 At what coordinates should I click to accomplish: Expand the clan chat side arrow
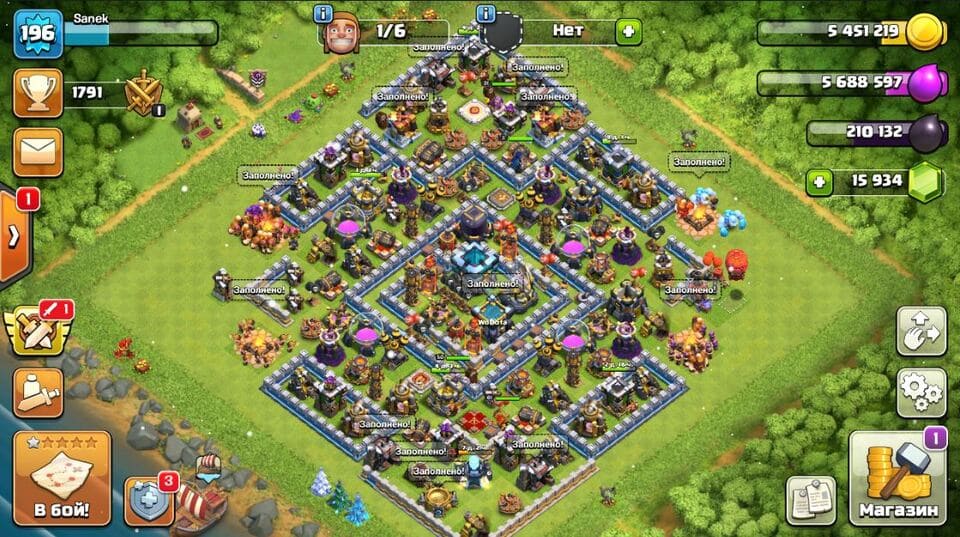click(x=15, y=237)
